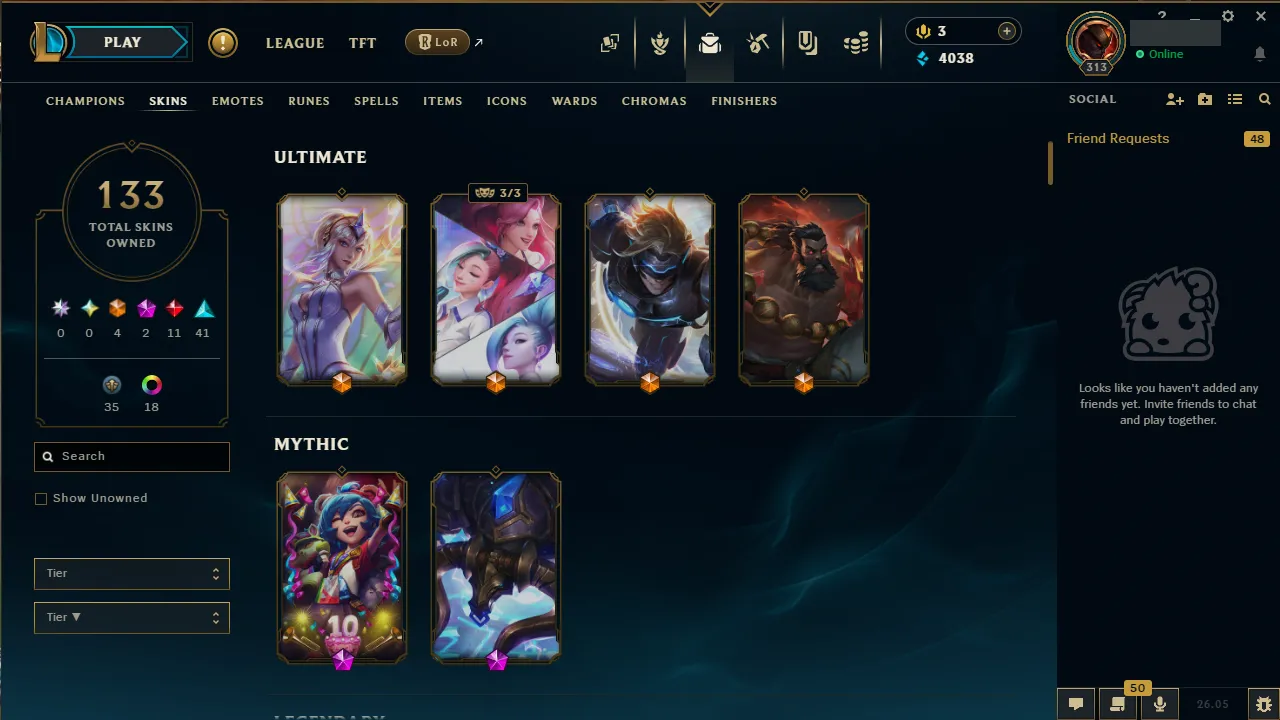Open Friend Requests
Viewport: 1280px width, 720px height.
coord(1118,138)
